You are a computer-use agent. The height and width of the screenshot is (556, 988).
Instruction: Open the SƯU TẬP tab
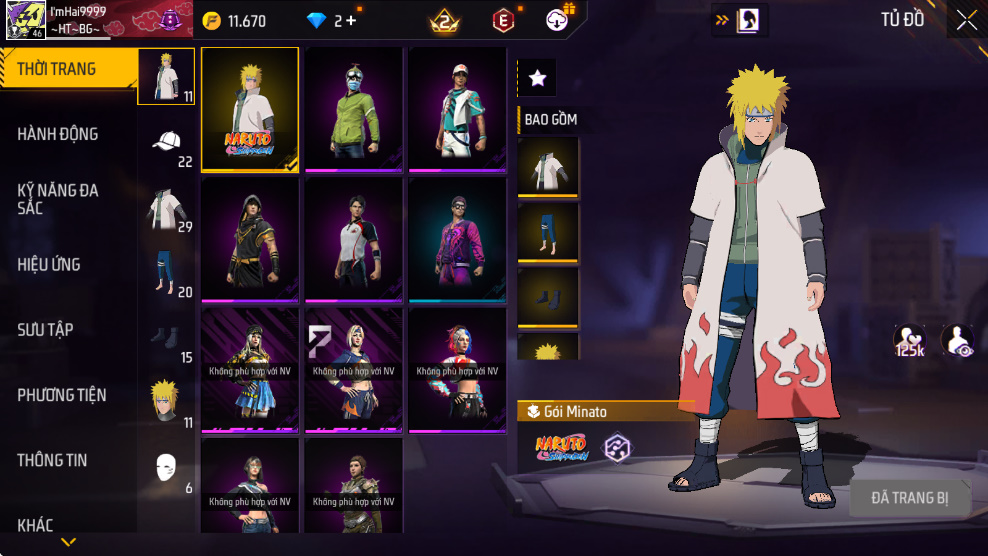[x=45, y=330]
